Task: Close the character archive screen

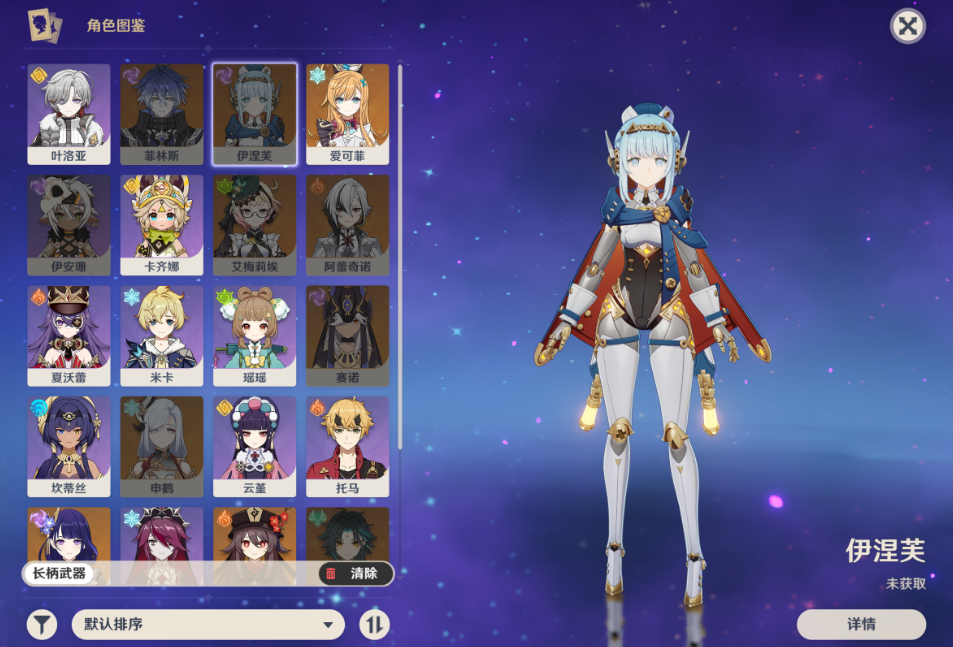Action: point(907,26)
